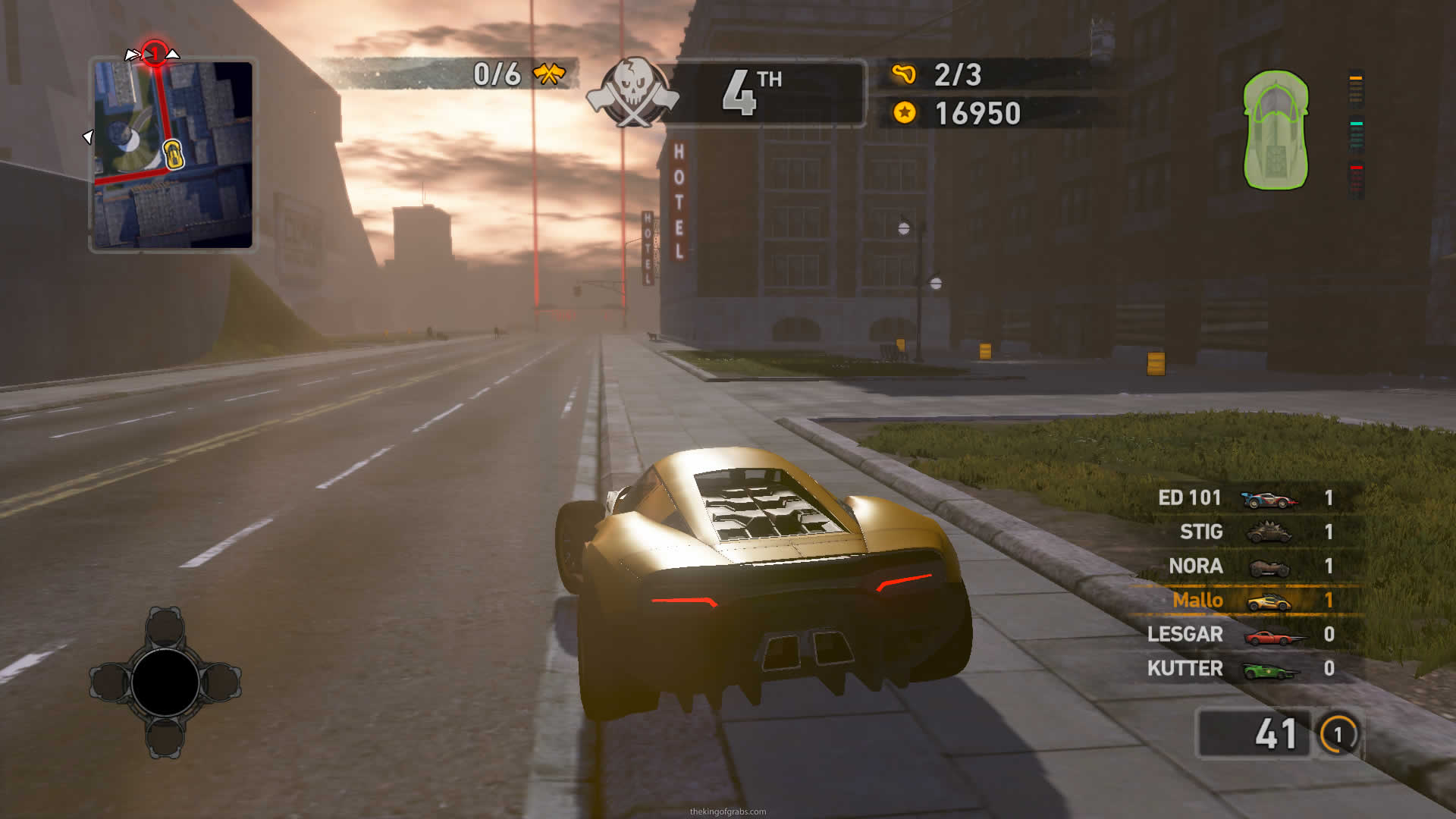Select the red checkpoint marker on minimap
Viewport: 1456px width, 819px height.
(155, 53)
